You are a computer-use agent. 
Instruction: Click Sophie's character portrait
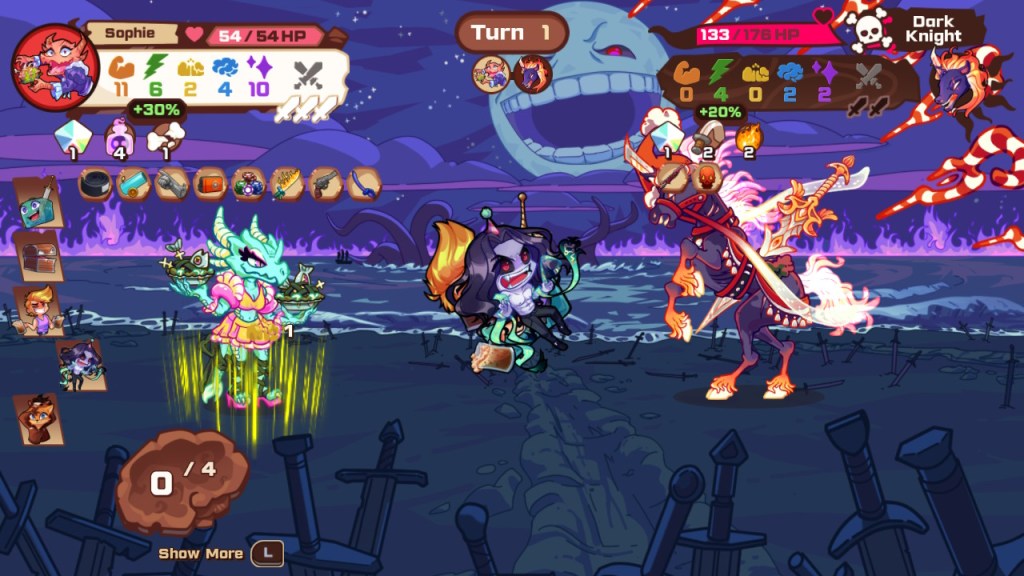[55, 66]
